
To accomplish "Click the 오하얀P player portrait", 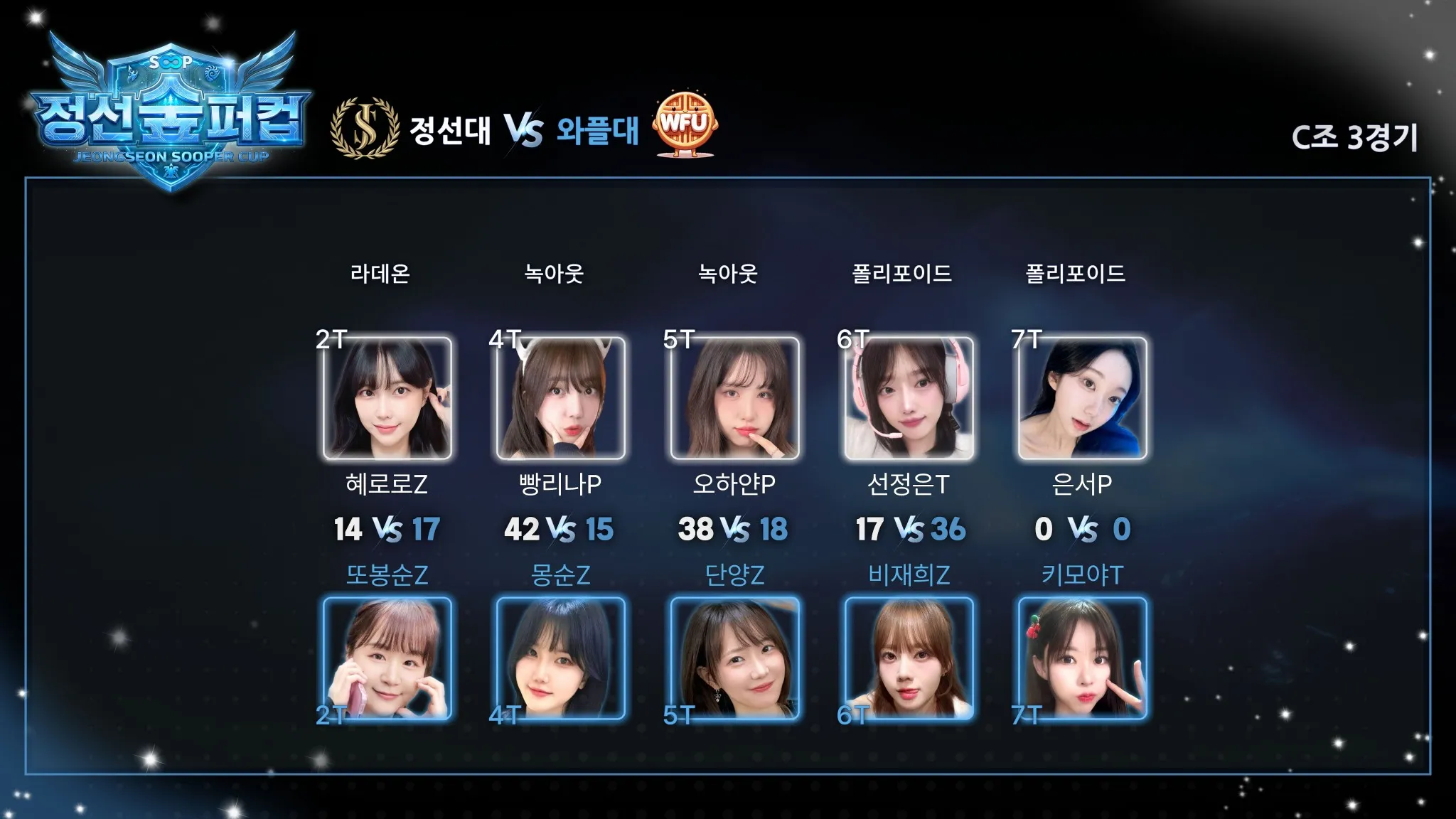I will 734,398.
